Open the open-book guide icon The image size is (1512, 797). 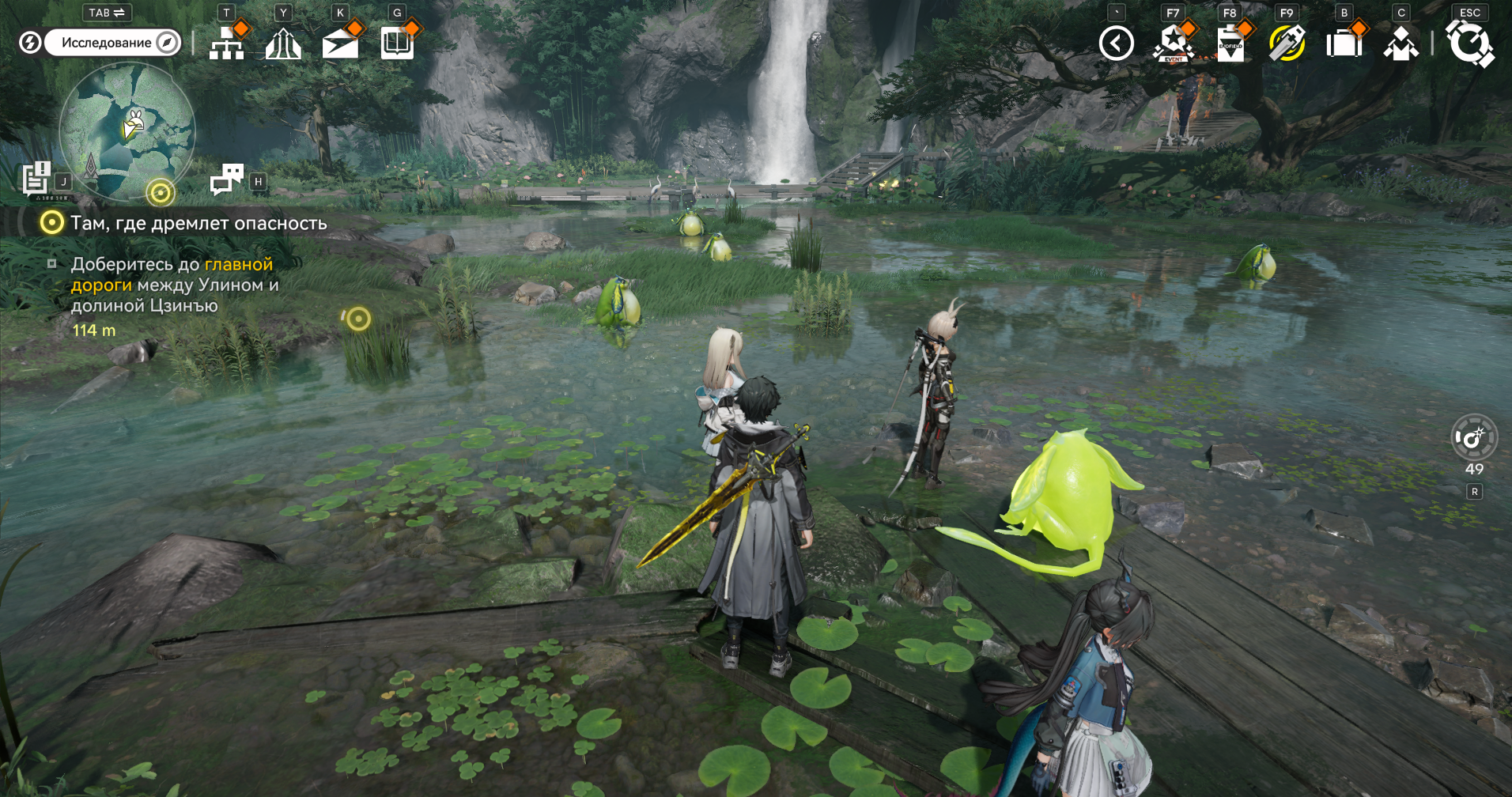tap(397, 43)
